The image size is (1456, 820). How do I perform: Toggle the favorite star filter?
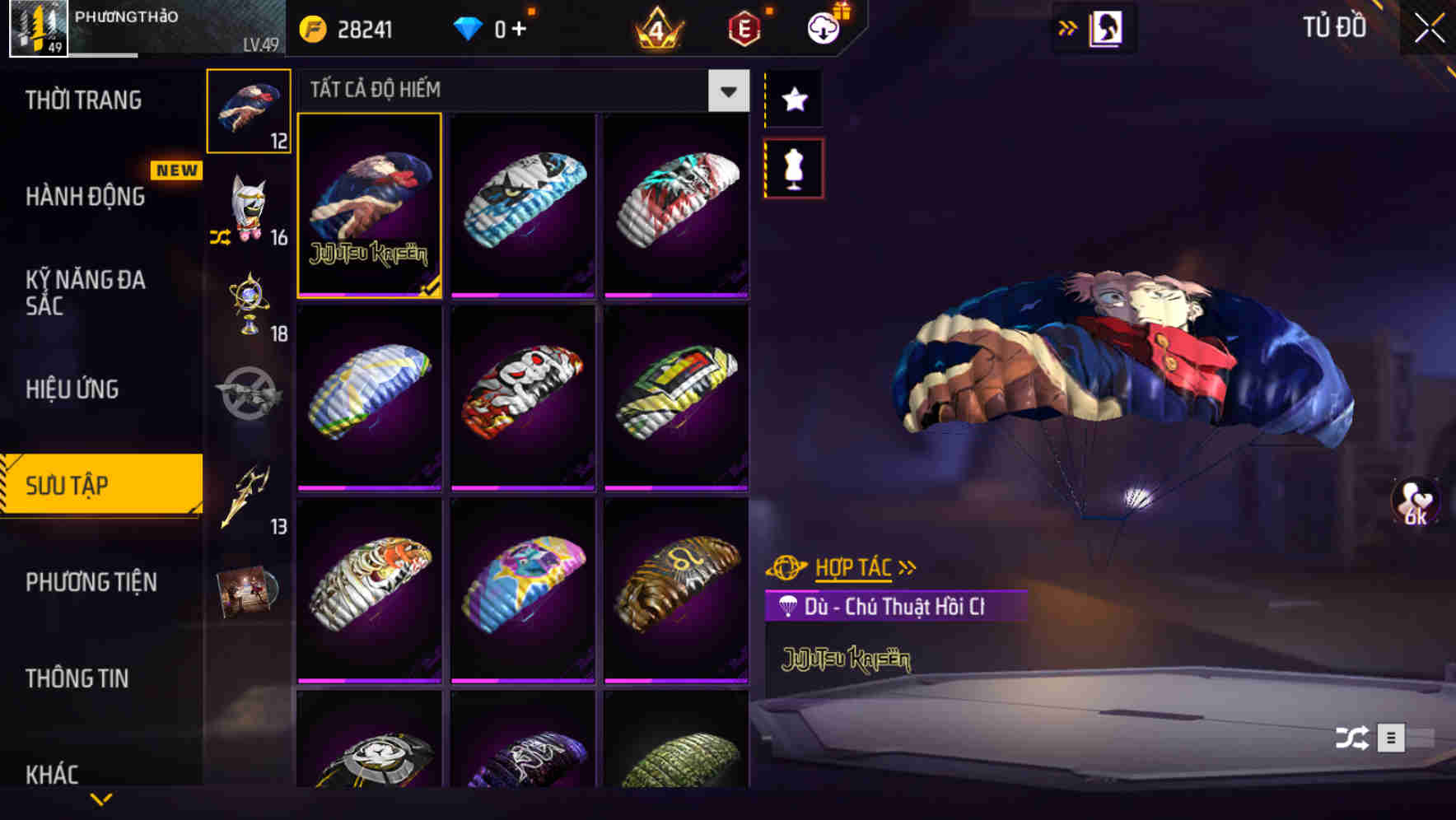tap(793, 100)
